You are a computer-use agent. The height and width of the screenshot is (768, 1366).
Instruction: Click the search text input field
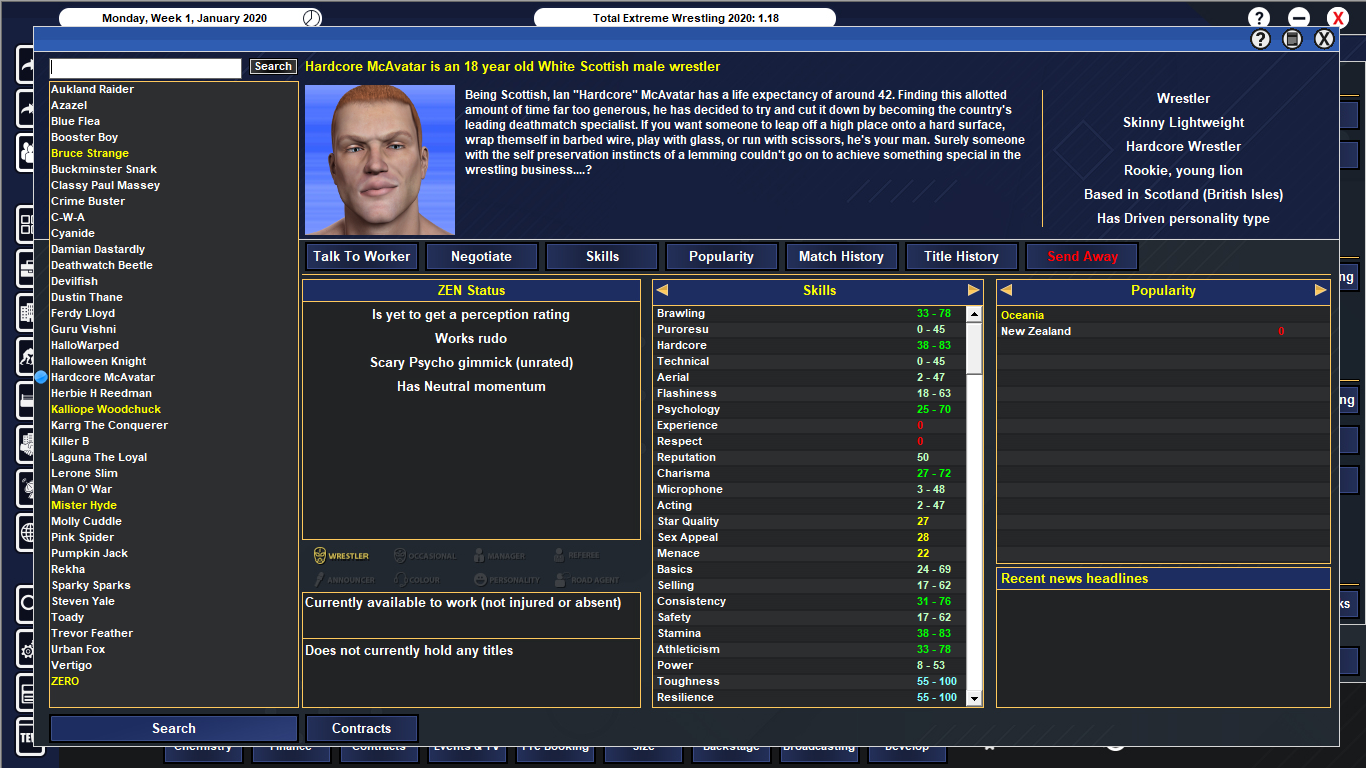145,67
